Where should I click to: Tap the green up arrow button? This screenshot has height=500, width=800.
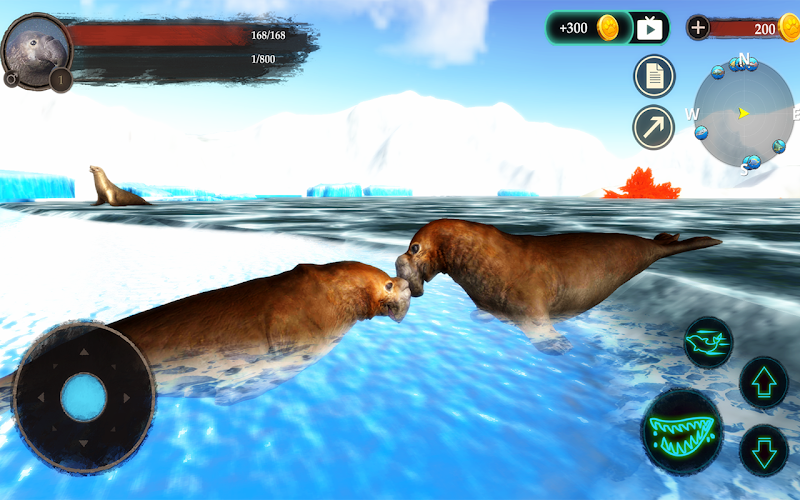coord(764,382)
